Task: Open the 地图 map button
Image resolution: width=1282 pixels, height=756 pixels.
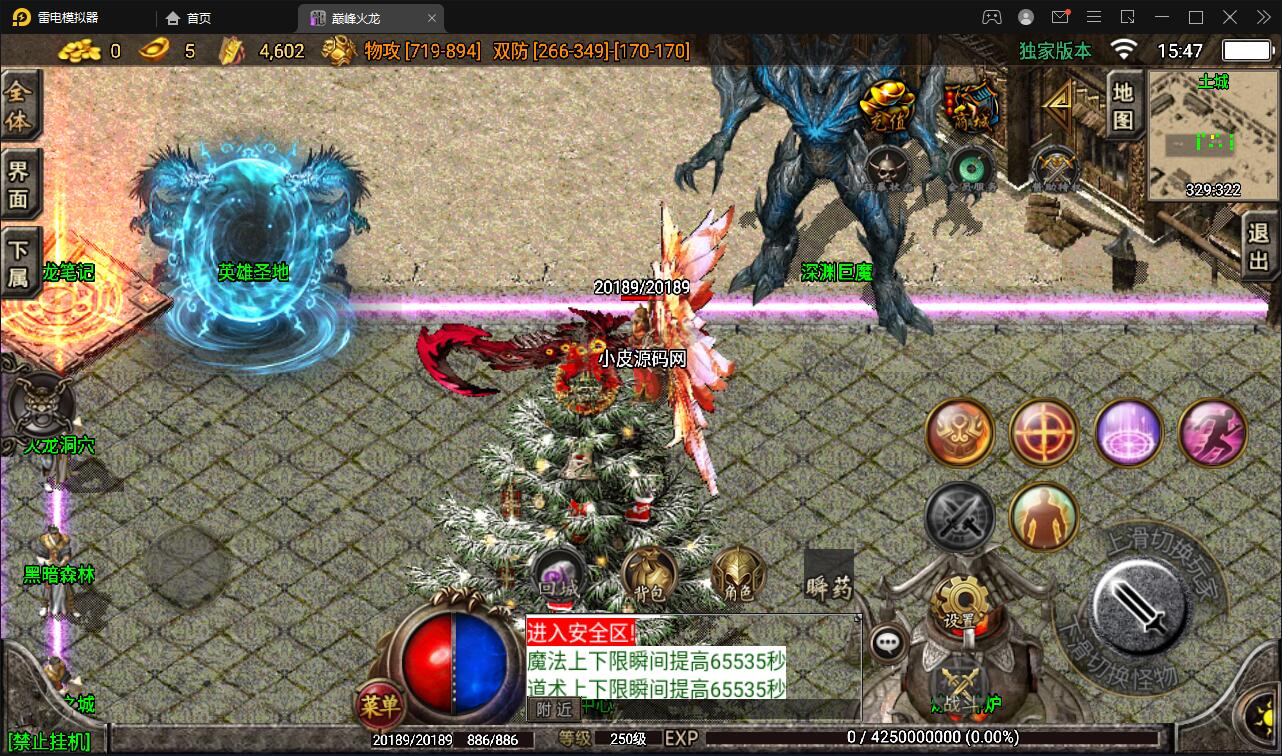Action: point(1124,106)
